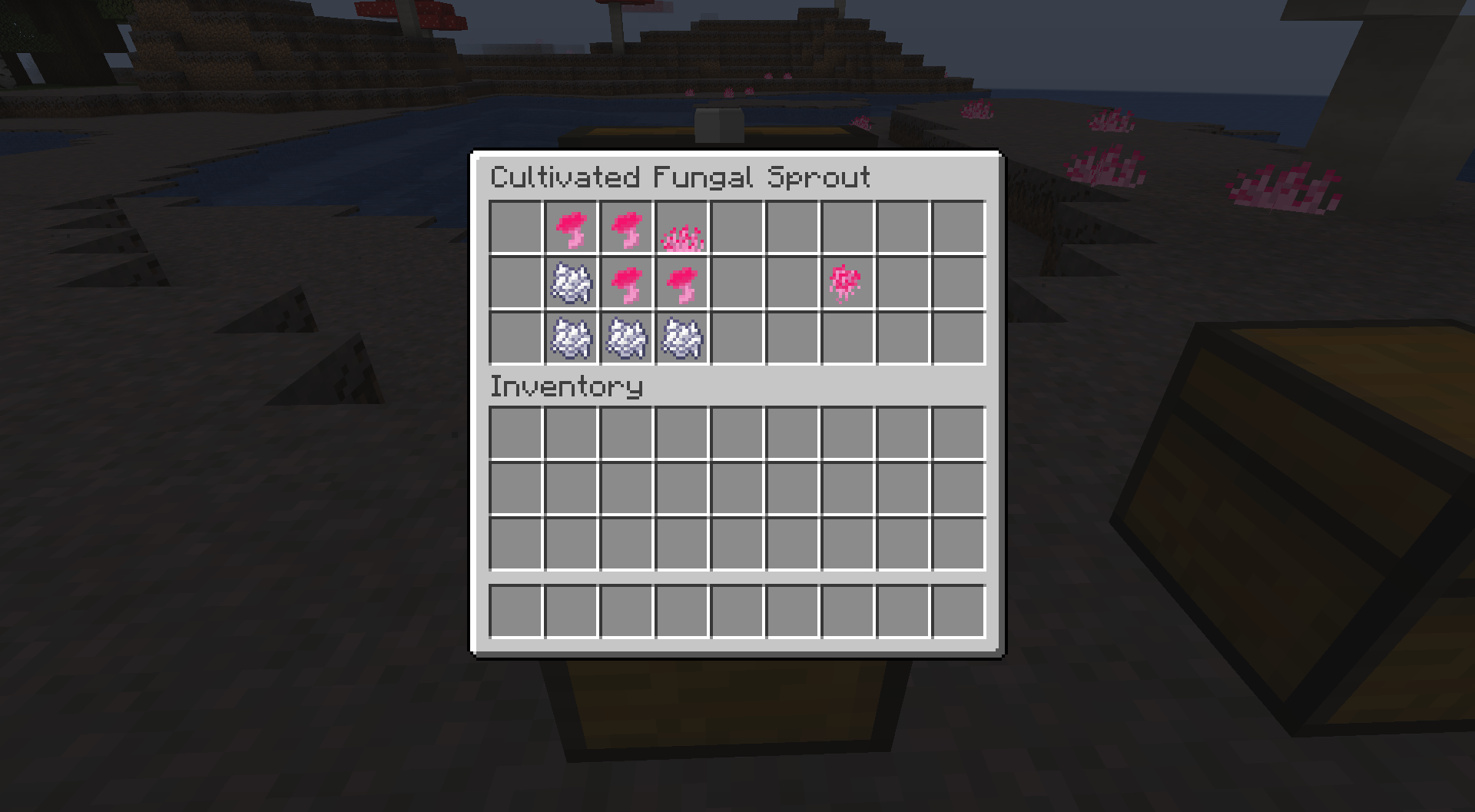This screenshot has width=1475, height=812.
Task: Select the pink spore dust item
Action: click(848, 283)
